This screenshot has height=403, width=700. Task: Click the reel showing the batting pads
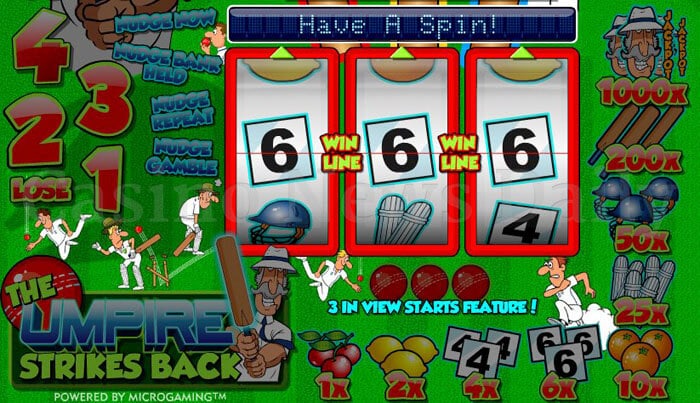click(x=400, y=155)
